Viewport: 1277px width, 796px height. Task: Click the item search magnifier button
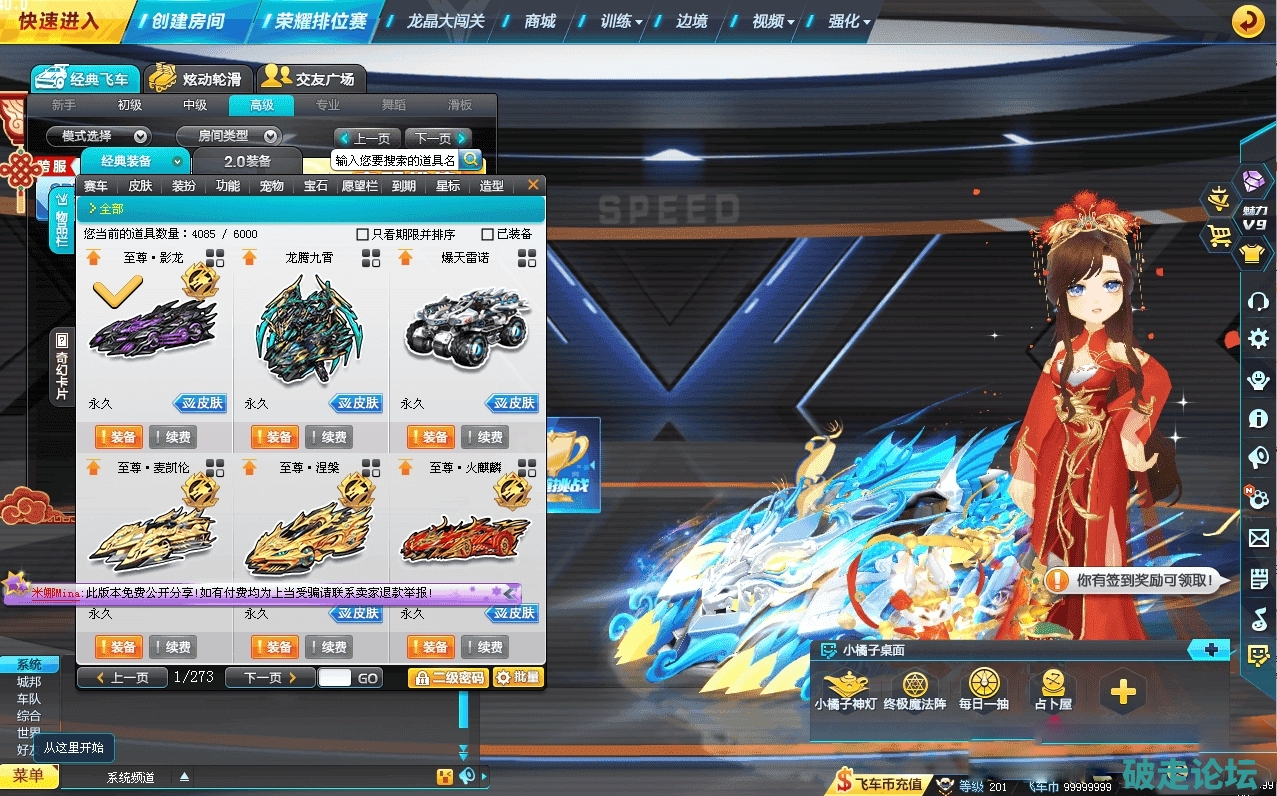470,159
